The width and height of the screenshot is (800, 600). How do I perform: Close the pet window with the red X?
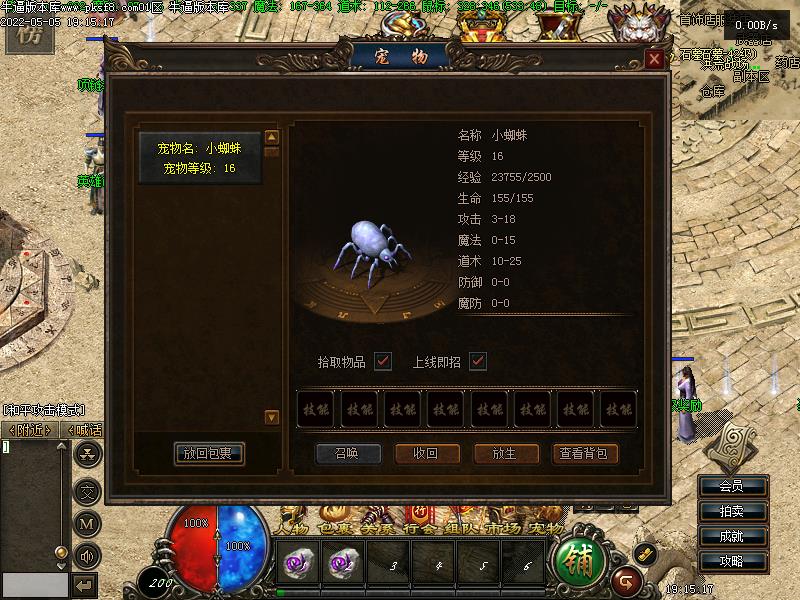pyautogui.click(x=654, y=59)
